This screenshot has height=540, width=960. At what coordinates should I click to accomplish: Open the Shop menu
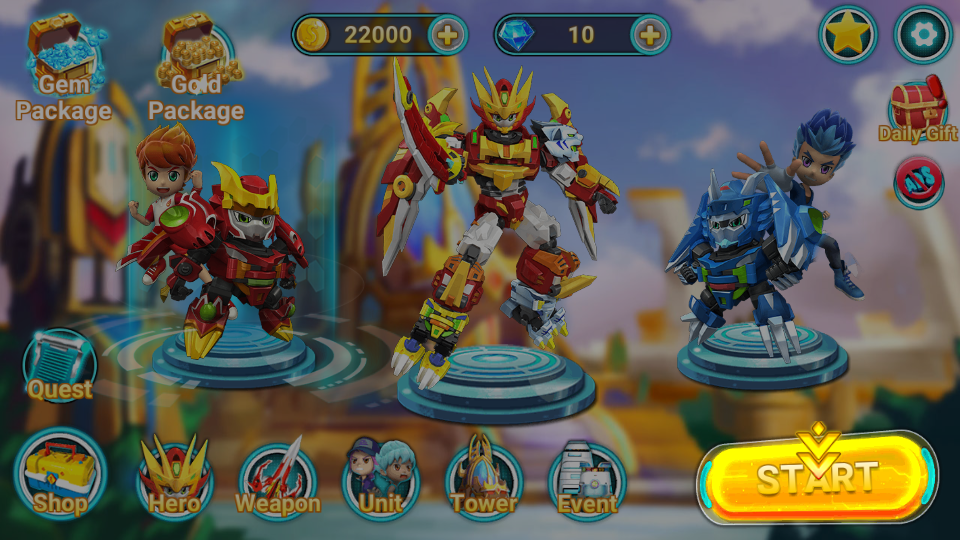click(x=60, y=476)
